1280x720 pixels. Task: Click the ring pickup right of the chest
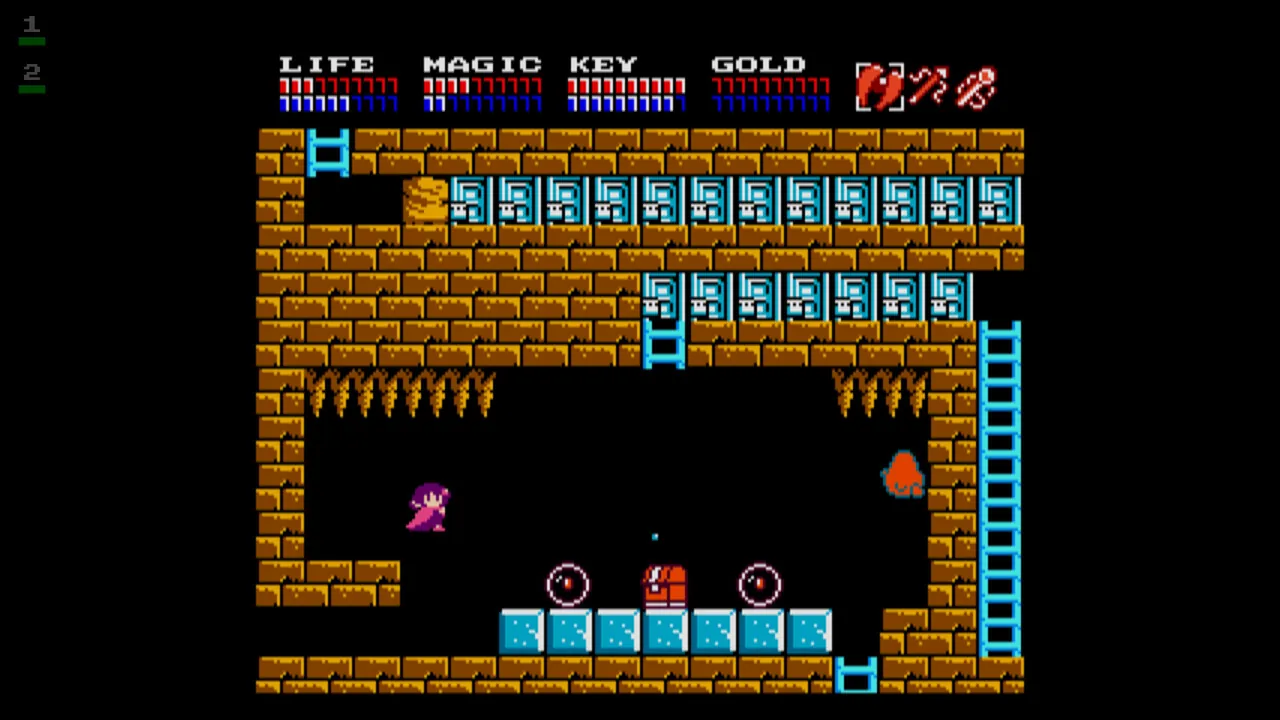(x=758, y=585)
